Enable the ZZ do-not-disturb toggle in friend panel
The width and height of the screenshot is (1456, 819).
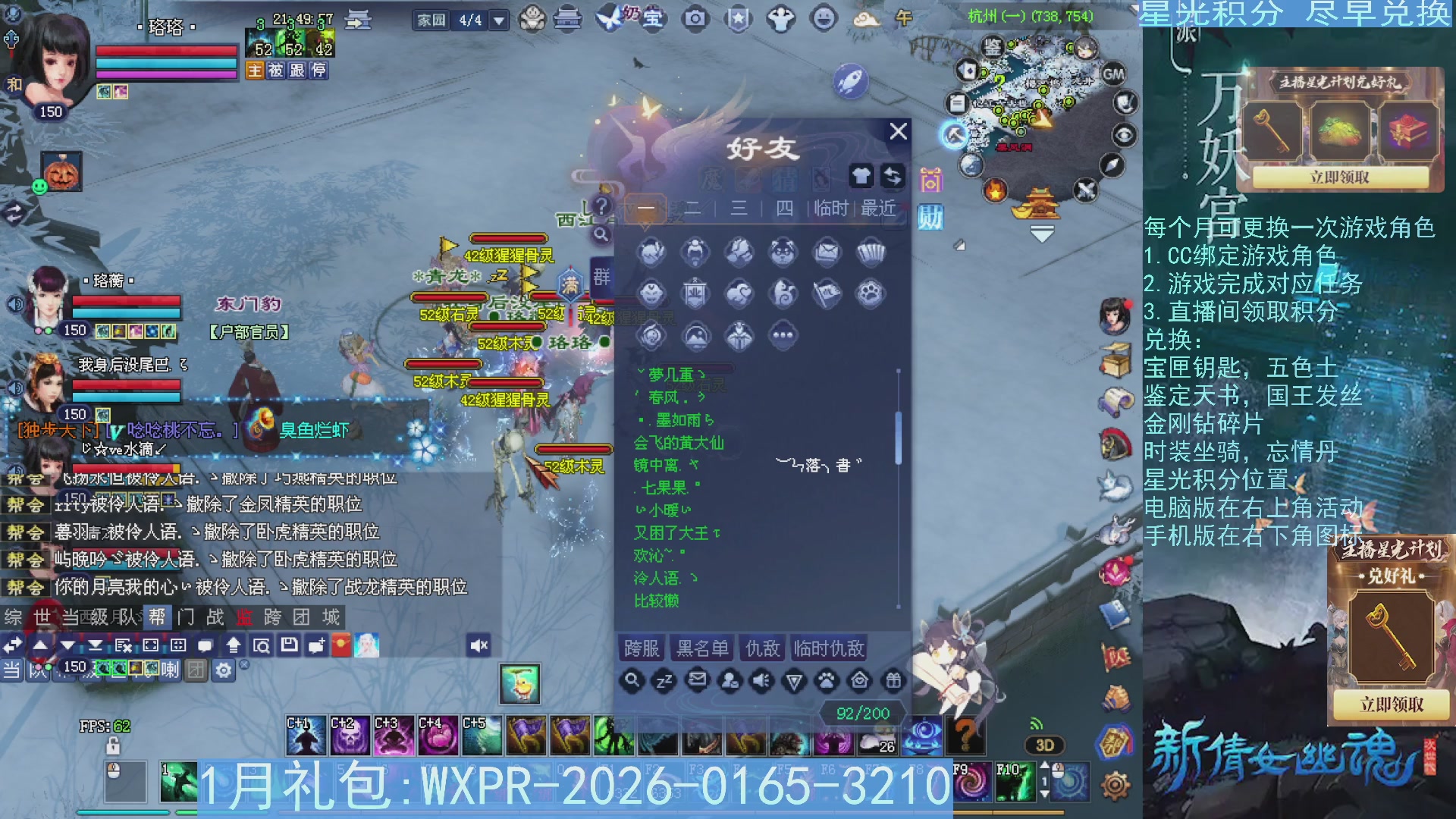[664, 681]
